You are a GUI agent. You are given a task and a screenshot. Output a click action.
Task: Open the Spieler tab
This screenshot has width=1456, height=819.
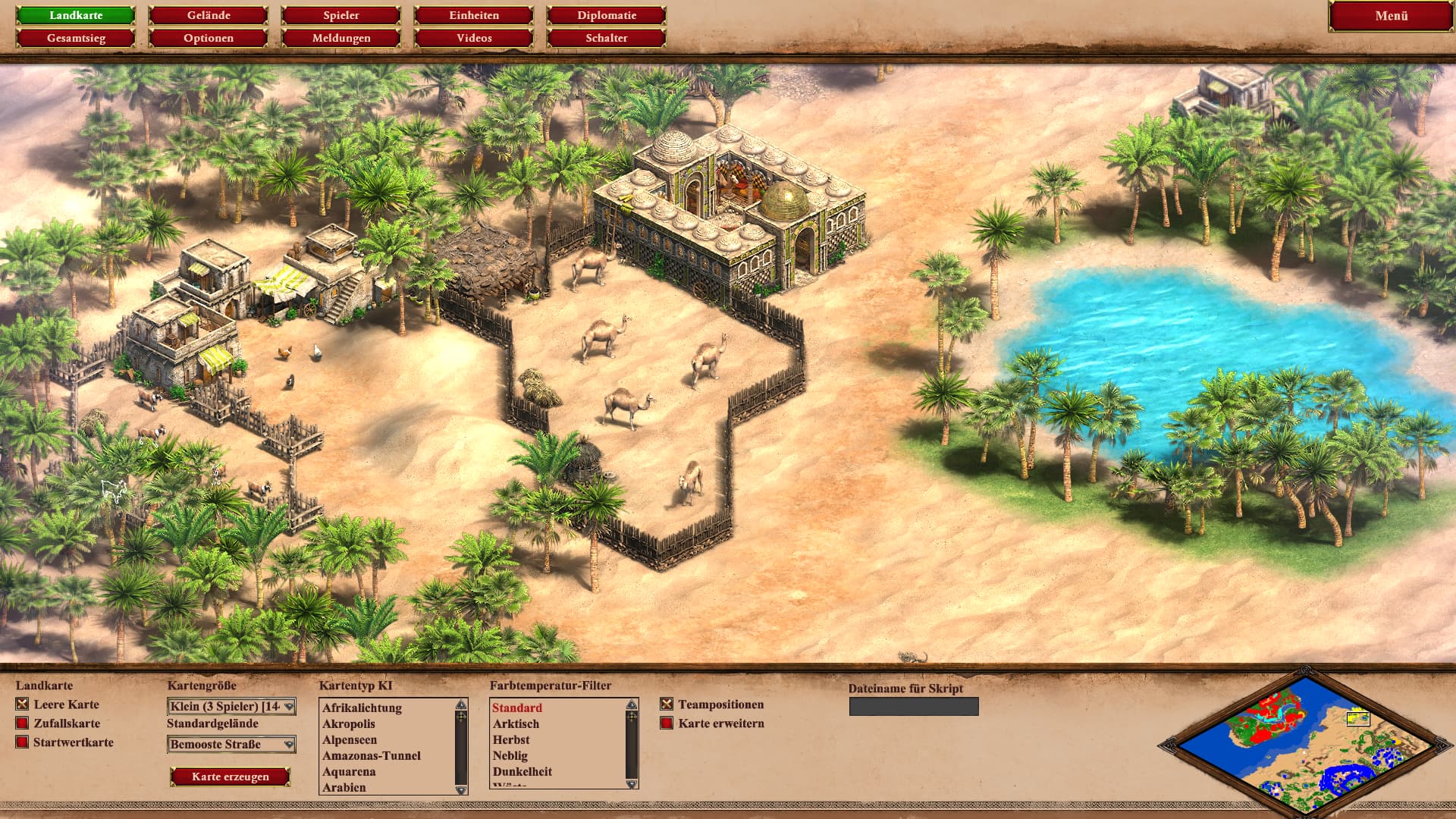click(341, 15)
